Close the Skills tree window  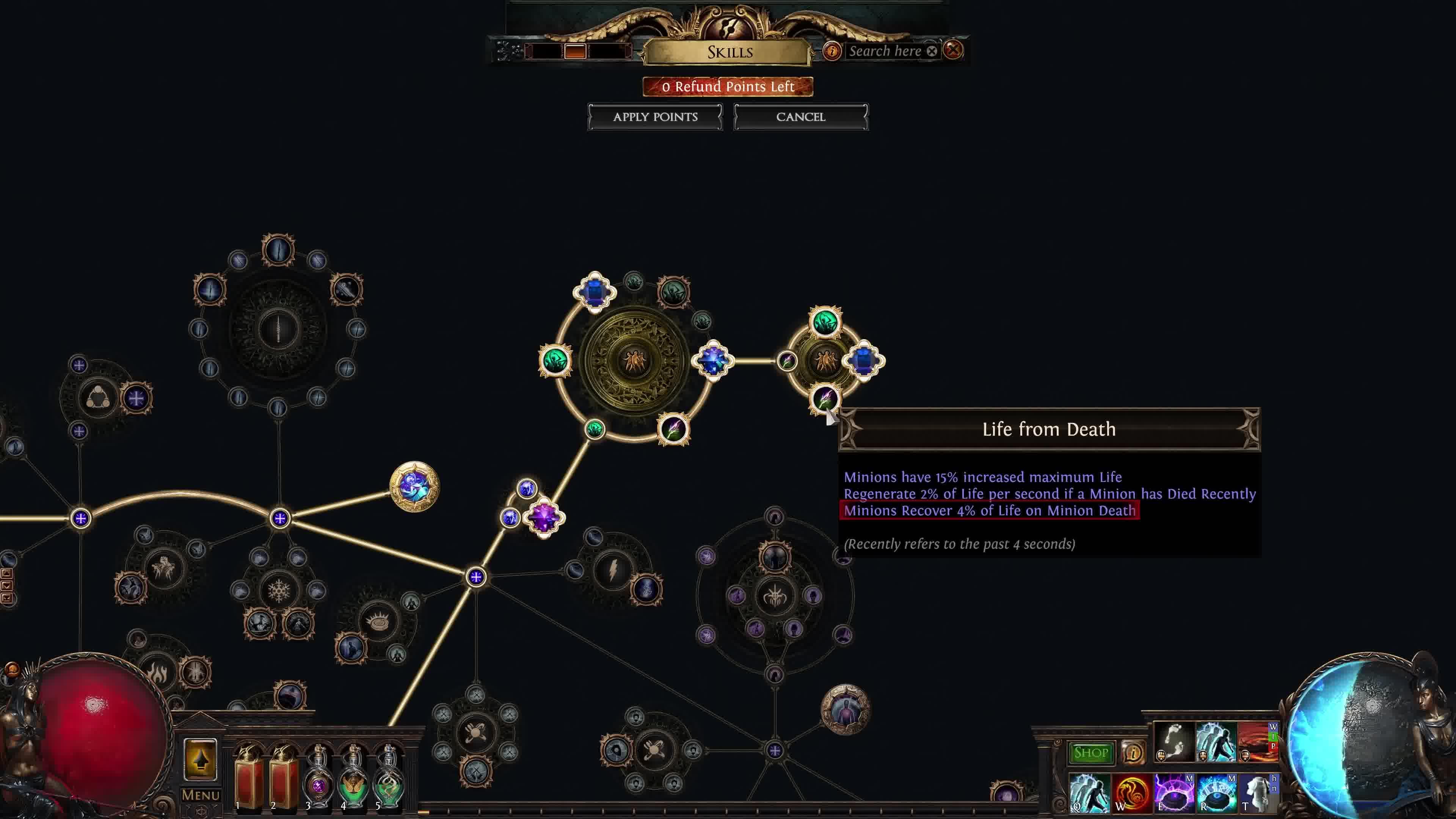[954, 50]
